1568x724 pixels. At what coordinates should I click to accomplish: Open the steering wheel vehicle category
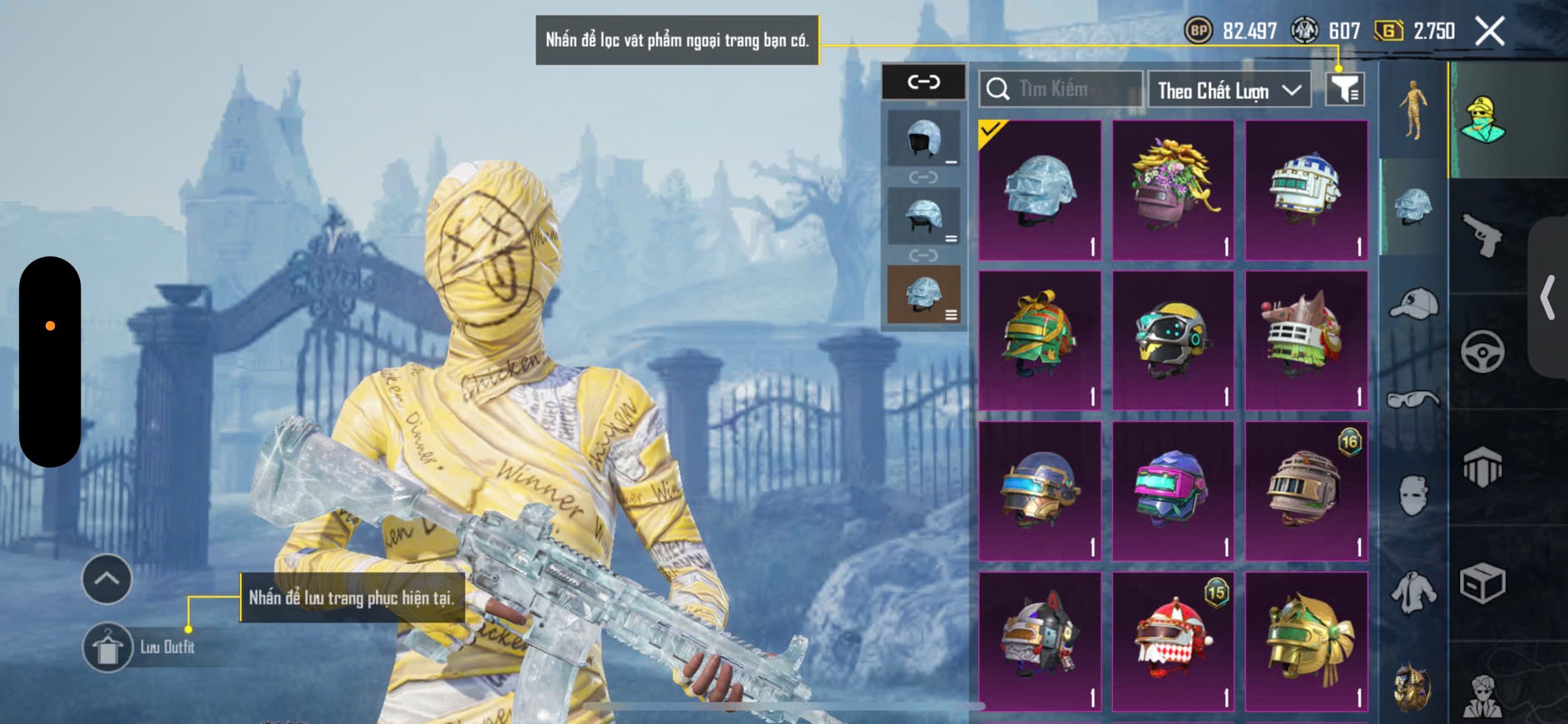click(x=1482, y=351)
